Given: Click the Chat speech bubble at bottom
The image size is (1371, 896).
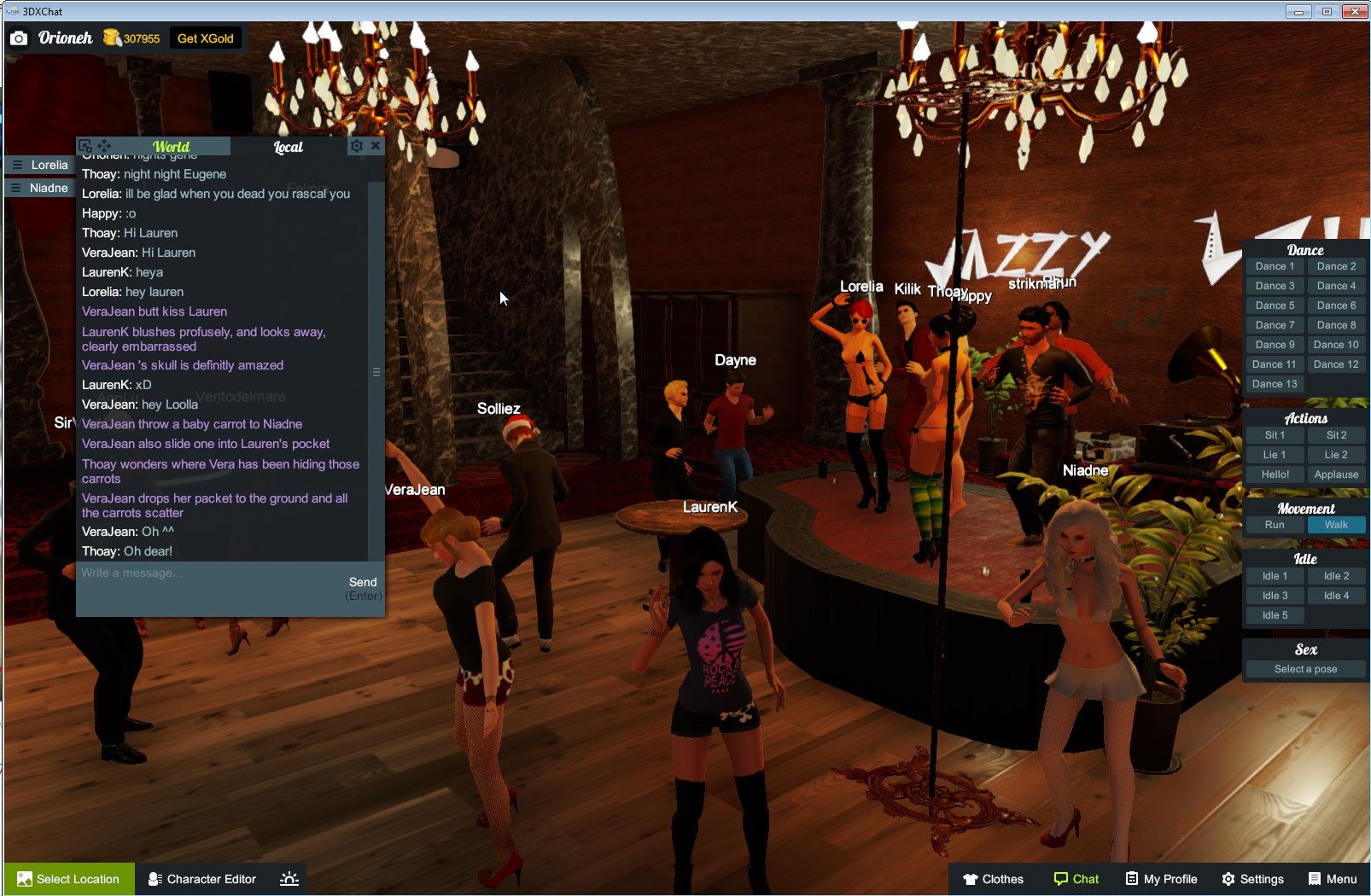Looking at the screenshot, I should point(1076,878).
